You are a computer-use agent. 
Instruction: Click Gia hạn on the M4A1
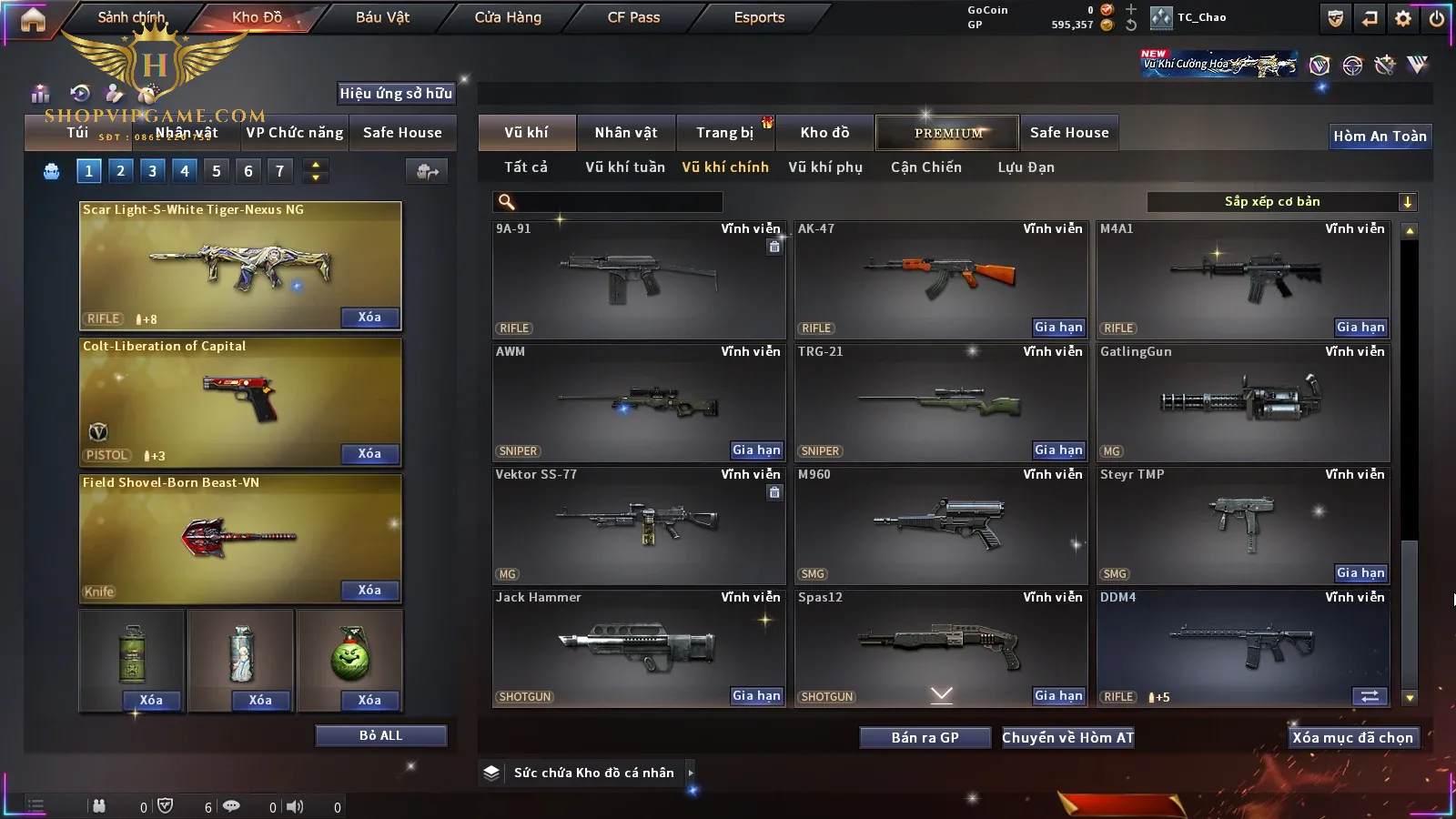pos(1360,328)
